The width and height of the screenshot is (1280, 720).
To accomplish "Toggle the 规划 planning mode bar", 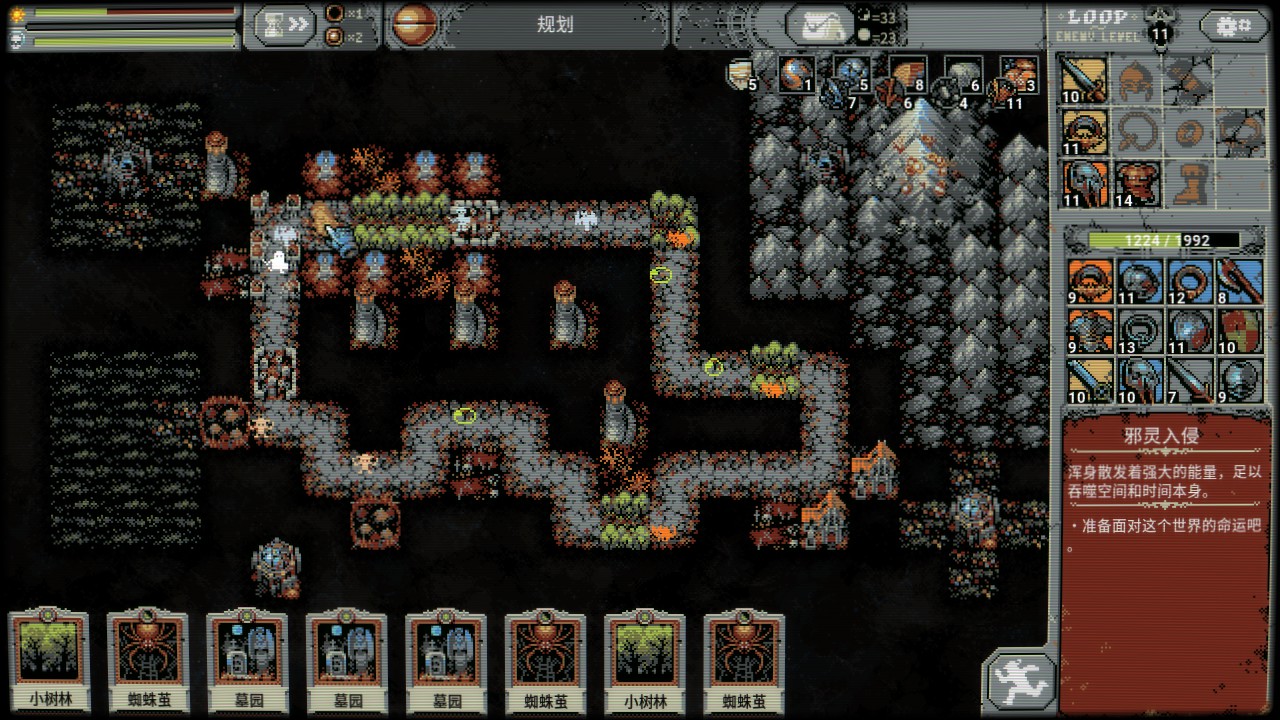I will [554, 26].
